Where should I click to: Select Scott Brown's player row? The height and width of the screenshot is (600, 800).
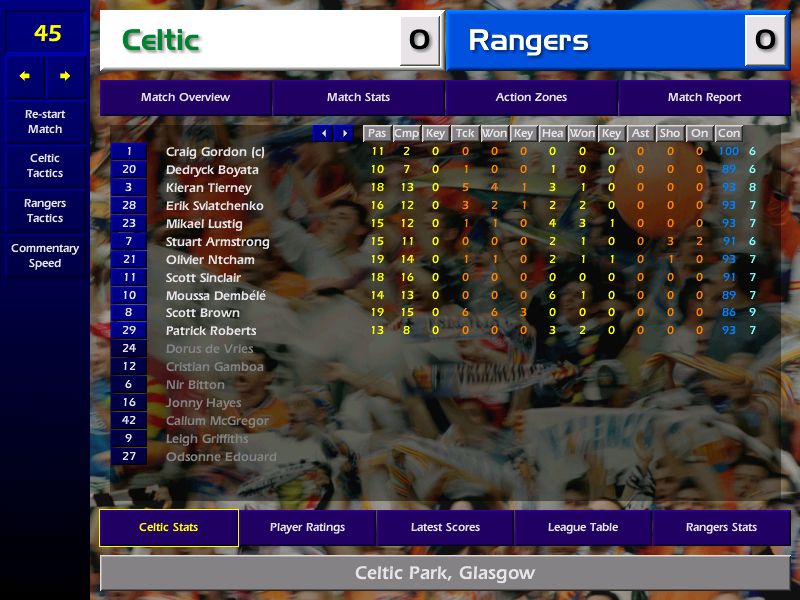click(x=202, y=313)
